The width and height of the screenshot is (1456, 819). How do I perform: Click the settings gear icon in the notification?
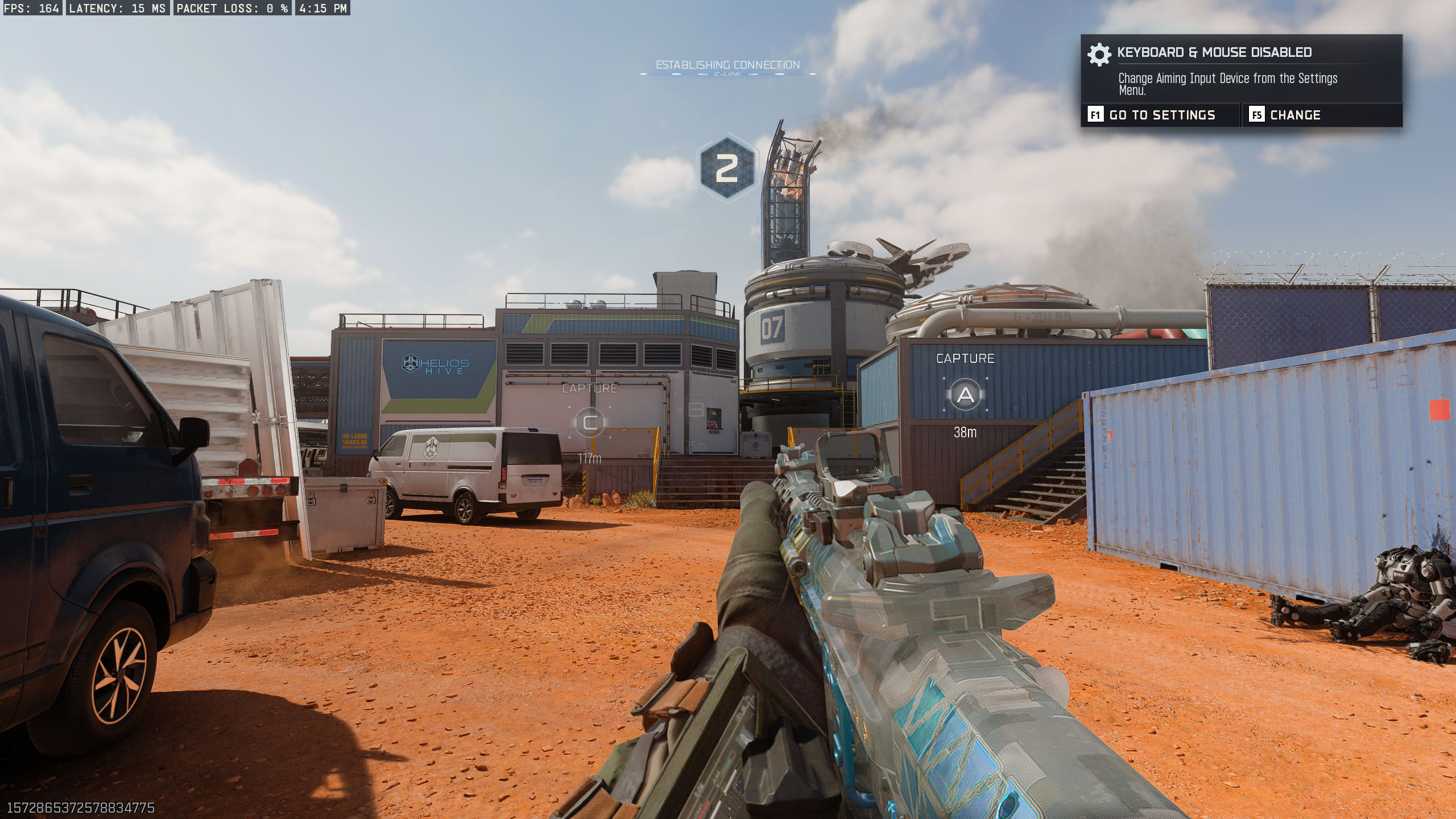1098,55
